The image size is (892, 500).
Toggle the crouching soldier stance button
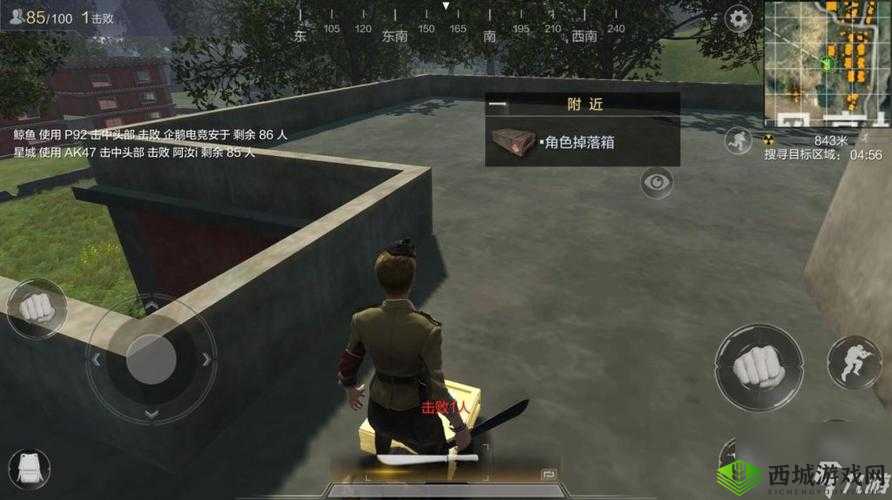pyautogui.click(x=853, y=362)
